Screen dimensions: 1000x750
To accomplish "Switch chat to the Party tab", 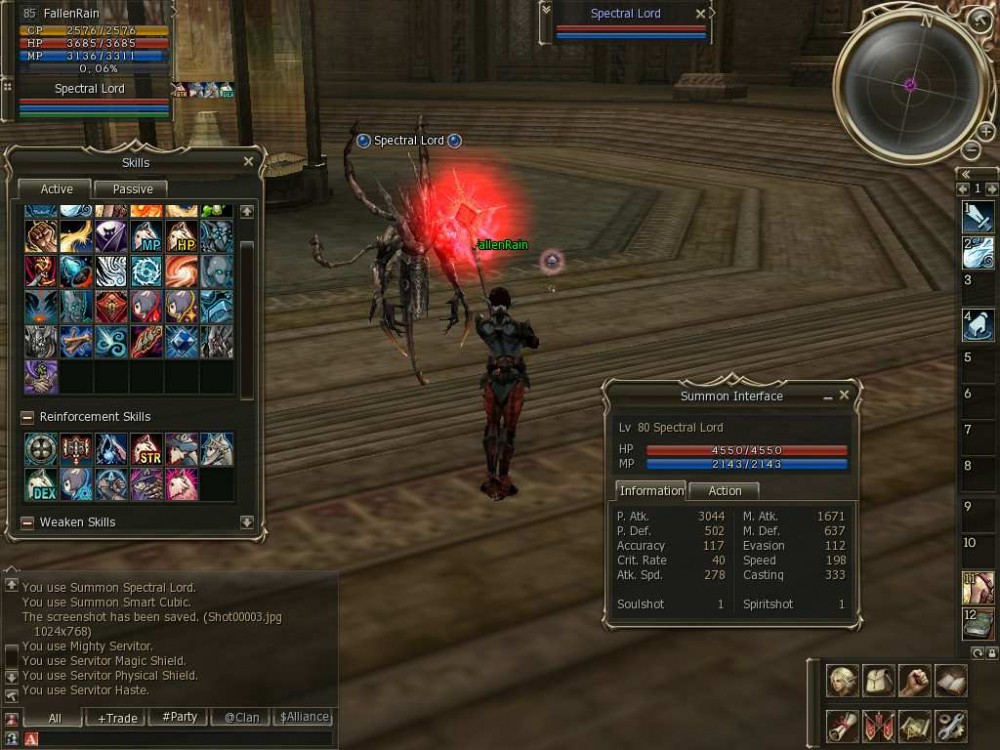I will 178,717.
